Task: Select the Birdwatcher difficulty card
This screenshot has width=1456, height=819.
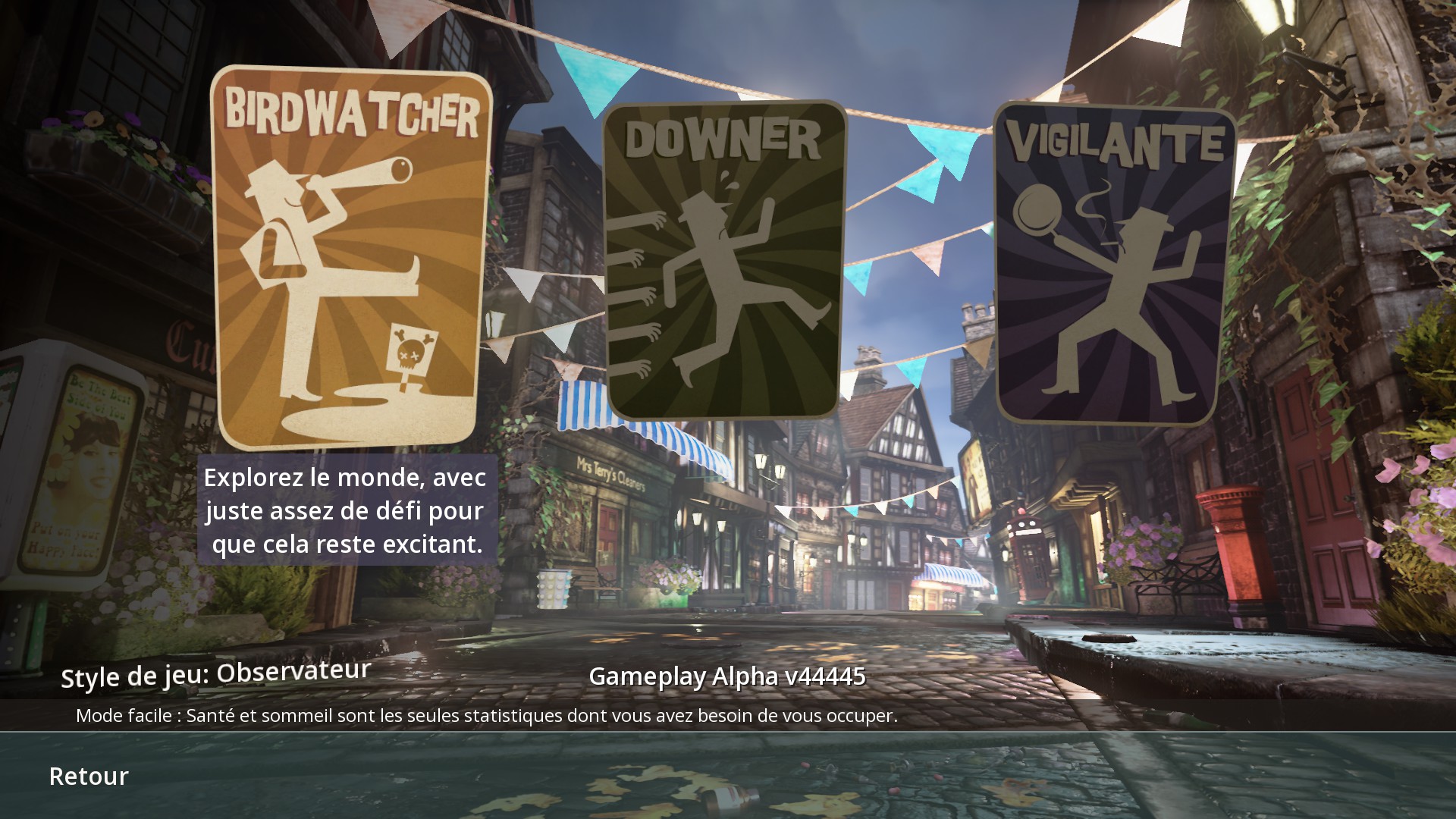Action: click(350, 258)
